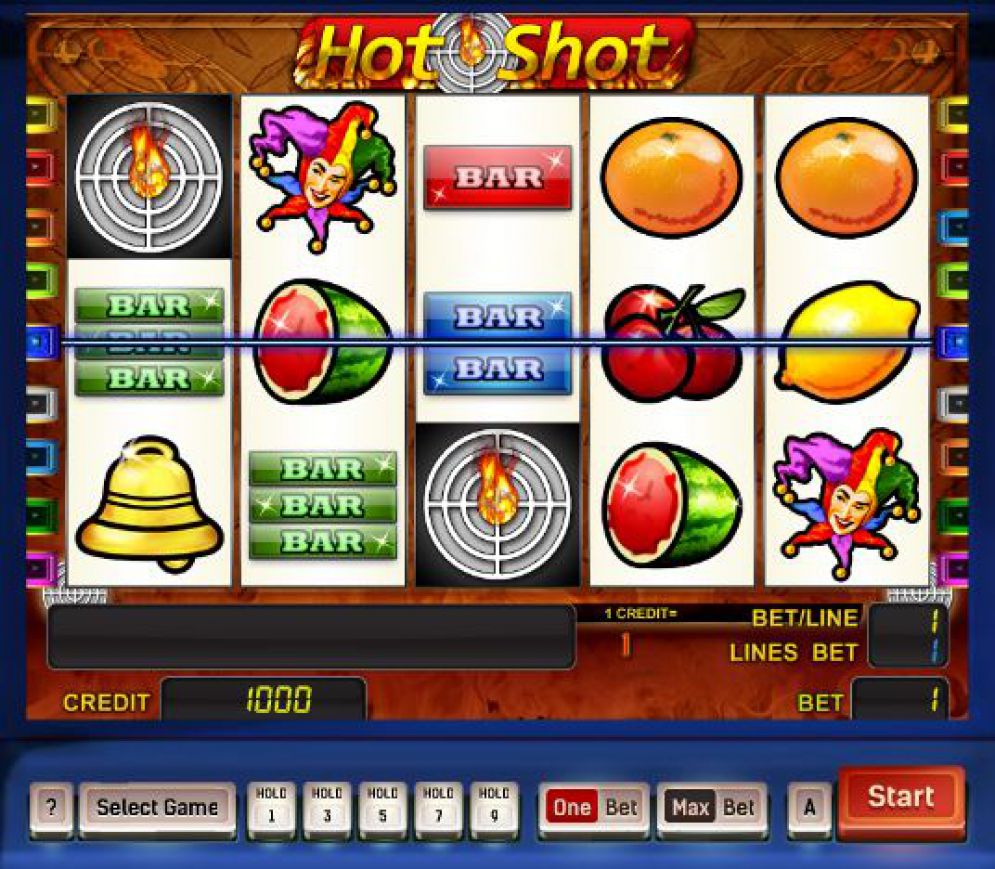Select the Hold 5 button
Screen dimensions: 995x869
click(383, 806)
